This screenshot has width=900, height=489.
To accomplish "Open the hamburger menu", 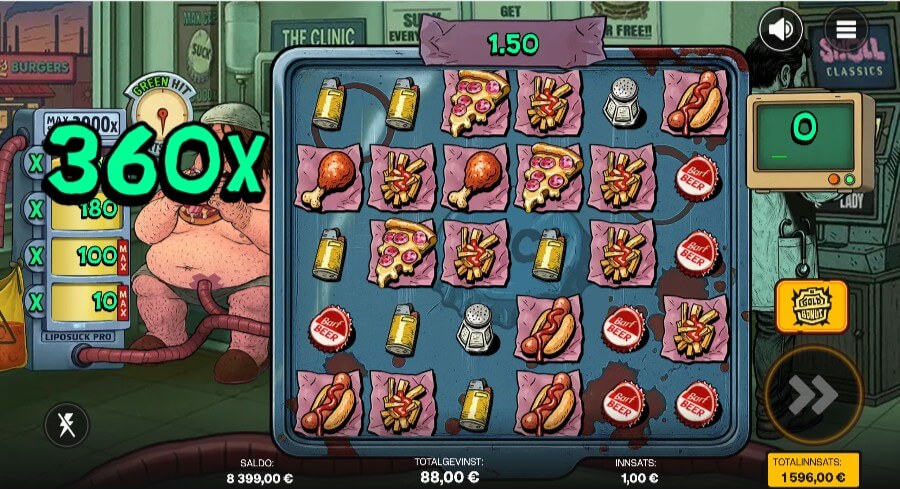I will pyautogui.click(x=846, y=30).
